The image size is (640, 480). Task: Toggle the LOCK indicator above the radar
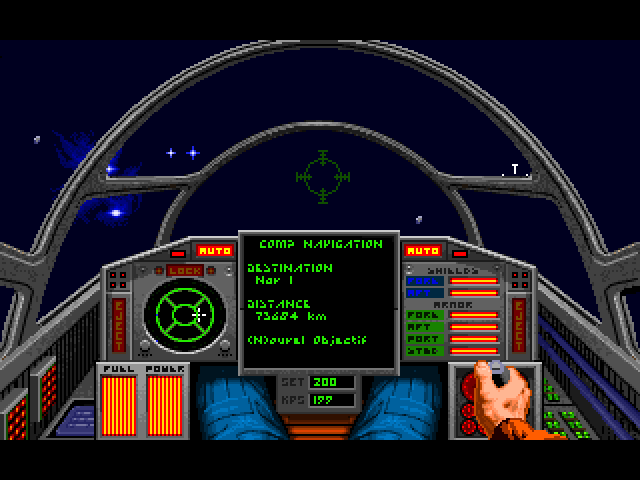[x=184, y=271]
